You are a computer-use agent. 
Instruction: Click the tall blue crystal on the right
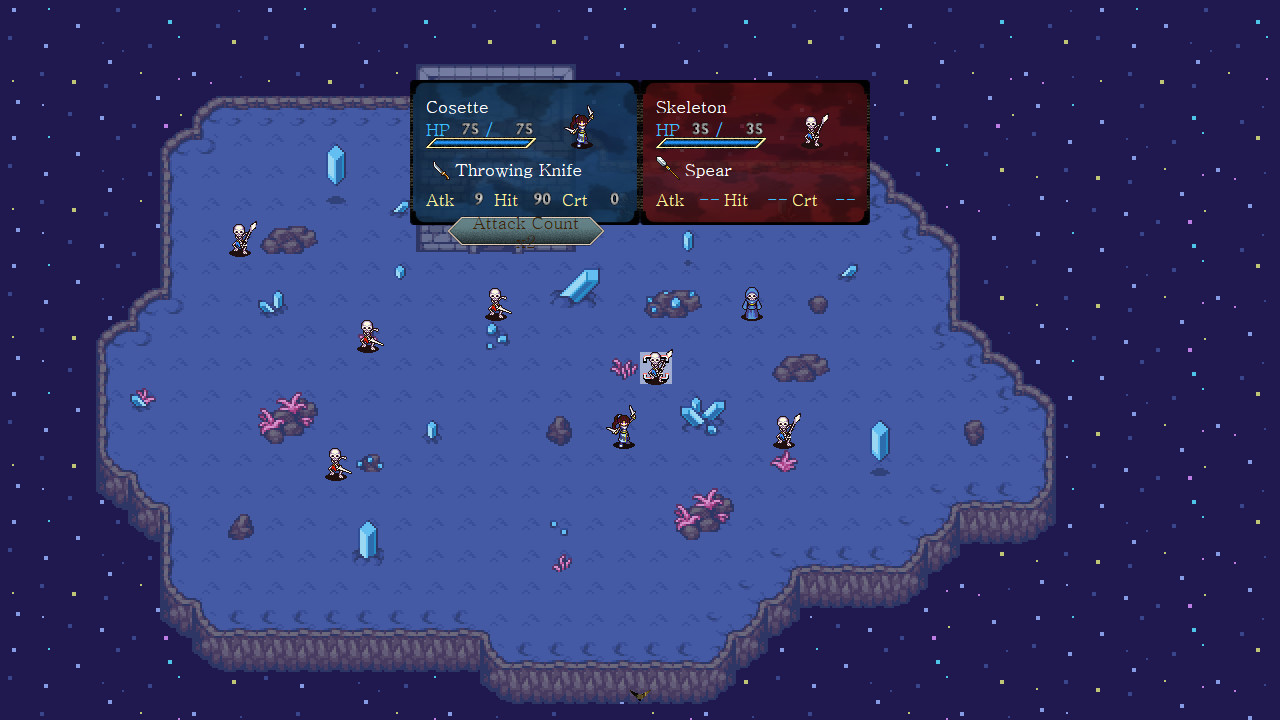(x=878, y=438)
